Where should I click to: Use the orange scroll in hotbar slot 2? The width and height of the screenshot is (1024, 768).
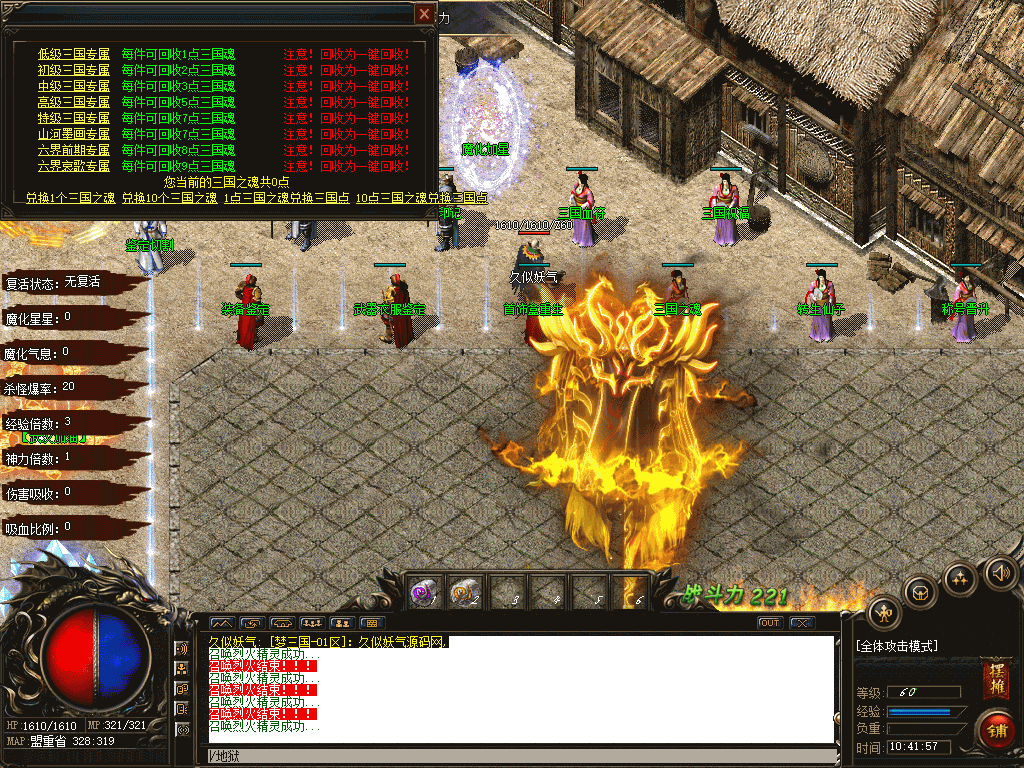(x=463, y=592)
